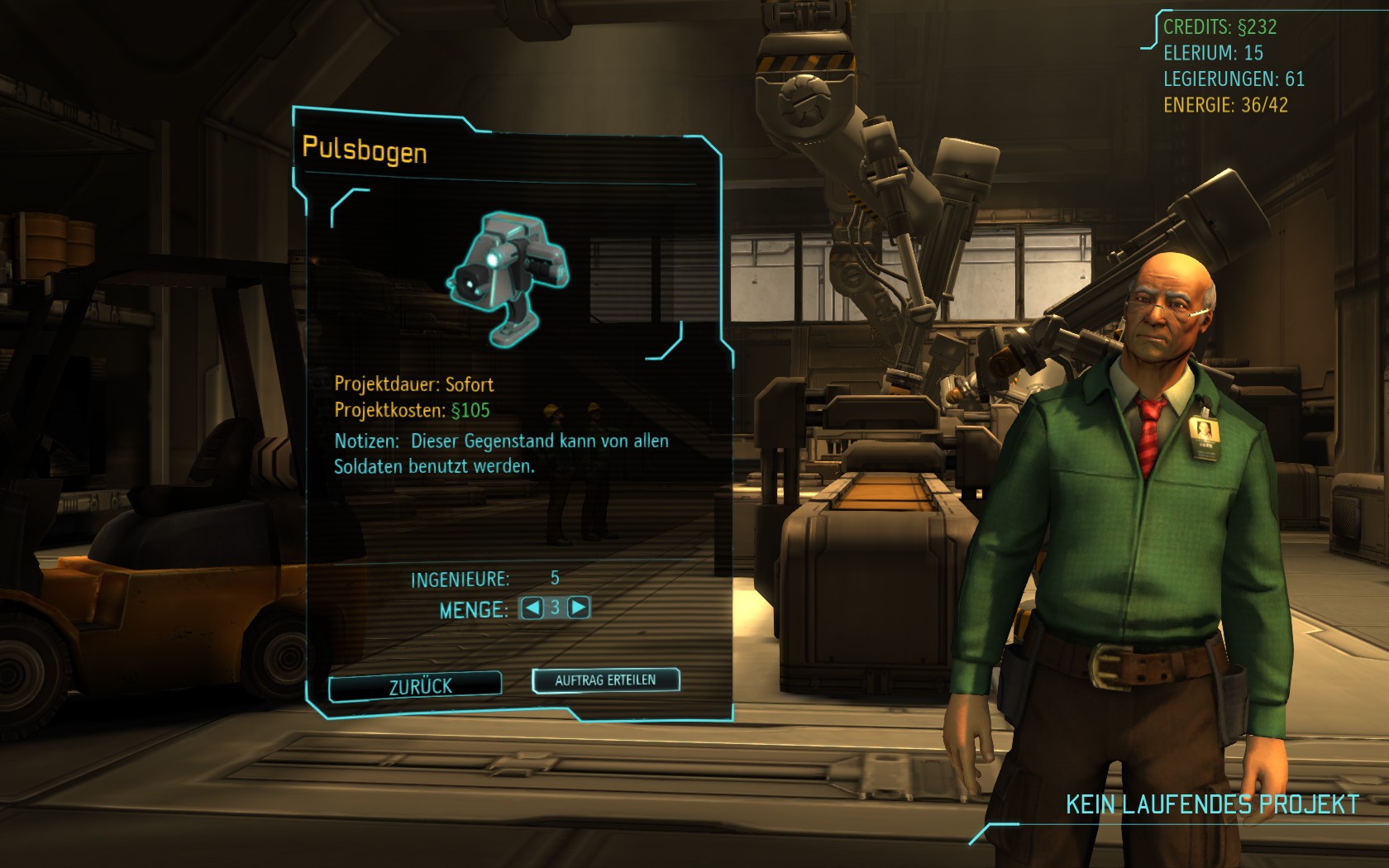Screen dimensions: 1389x868
Task: Decrease Menge with the left arrow
Action: [x=532, y=608]
